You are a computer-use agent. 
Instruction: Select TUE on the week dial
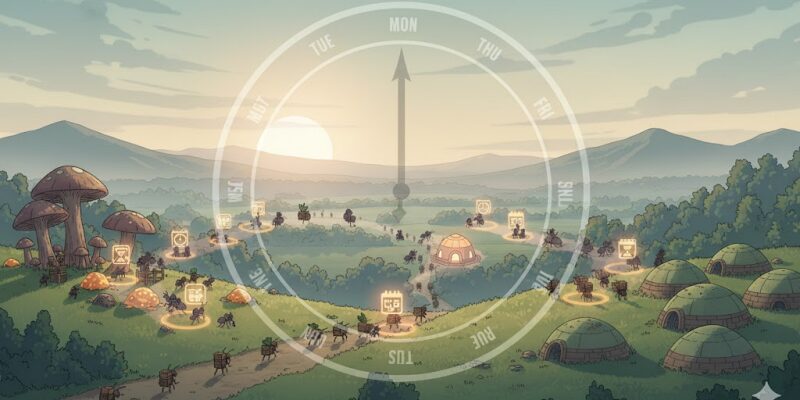pos(321,46)
